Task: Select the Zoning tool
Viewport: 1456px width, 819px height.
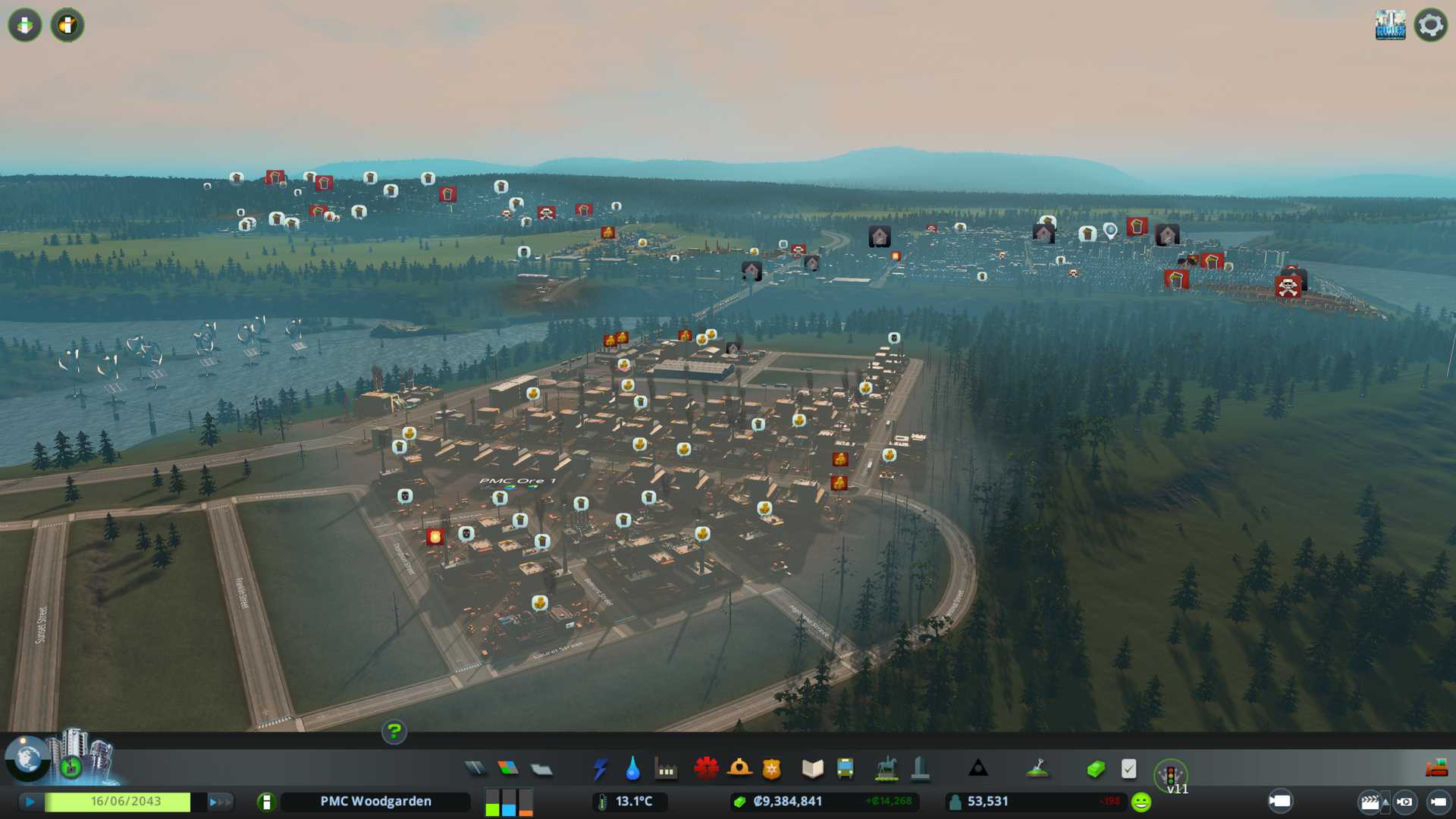Action: [x=508, y=769]
